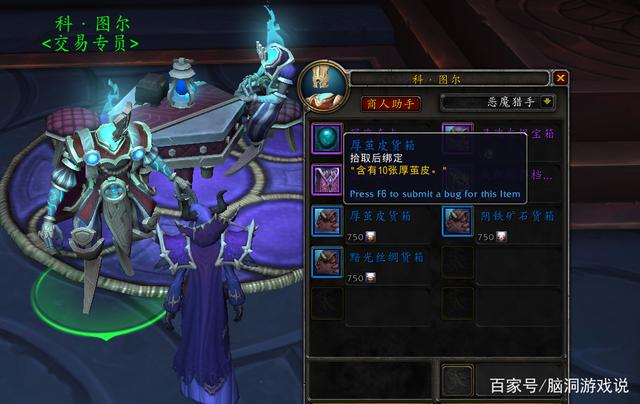Screen dimensions: 640x404
Task: Select the purple armor item slot
Action: pyautogui.click(x=327, y=178)
